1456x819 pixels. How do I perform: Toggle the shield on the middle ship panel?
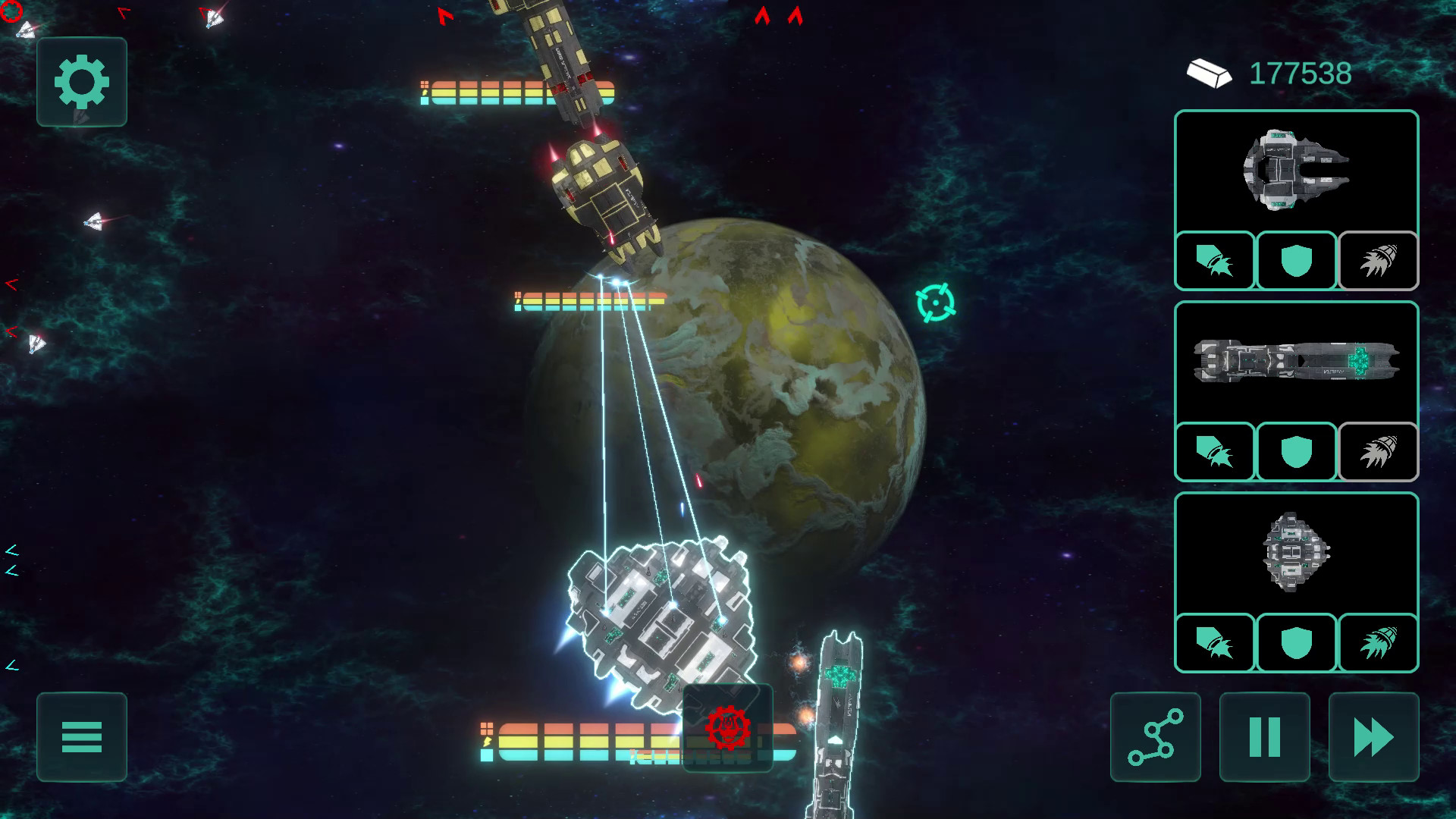tap(1295, 452)
